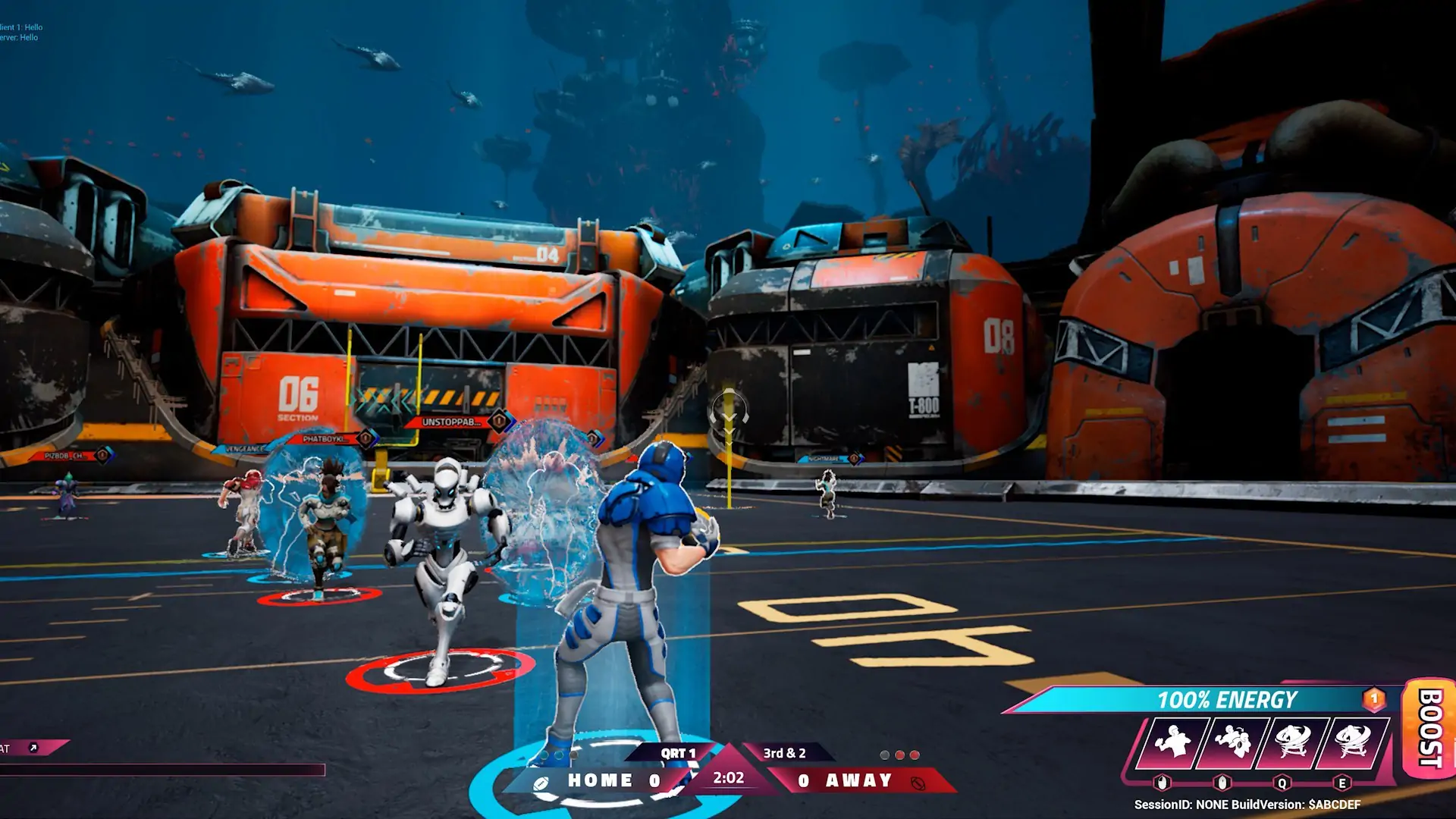Expand the chat panel arrow
The image size is (1456, 819).
tap(33, 748)
